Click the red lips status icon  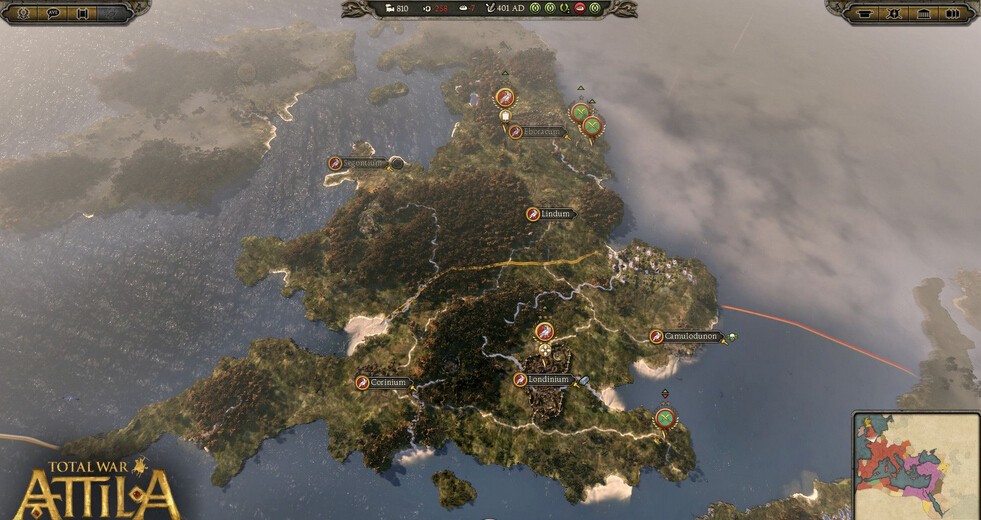580,9
